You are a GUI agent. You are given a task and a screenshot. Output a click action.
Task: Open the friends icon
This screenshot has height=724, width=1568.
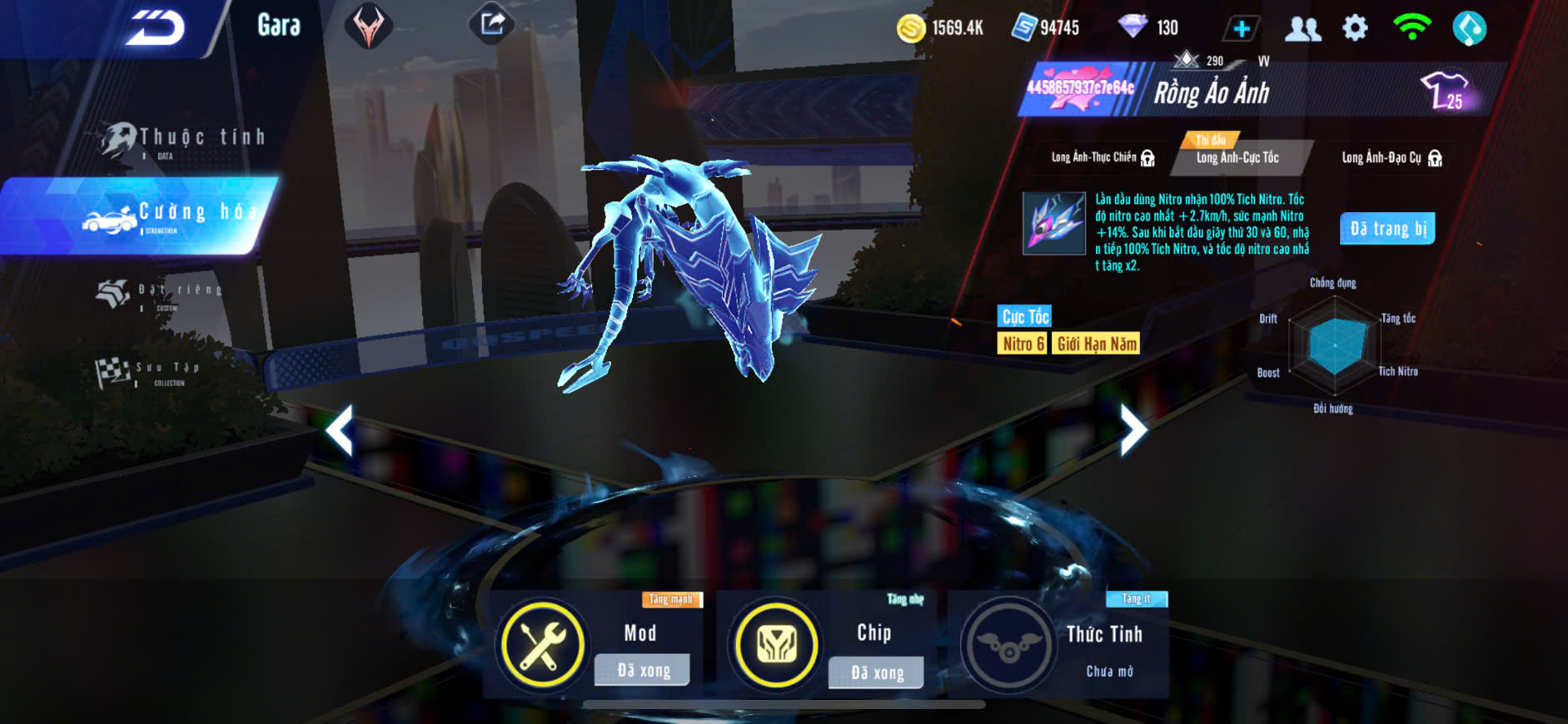pos(1302,28)
